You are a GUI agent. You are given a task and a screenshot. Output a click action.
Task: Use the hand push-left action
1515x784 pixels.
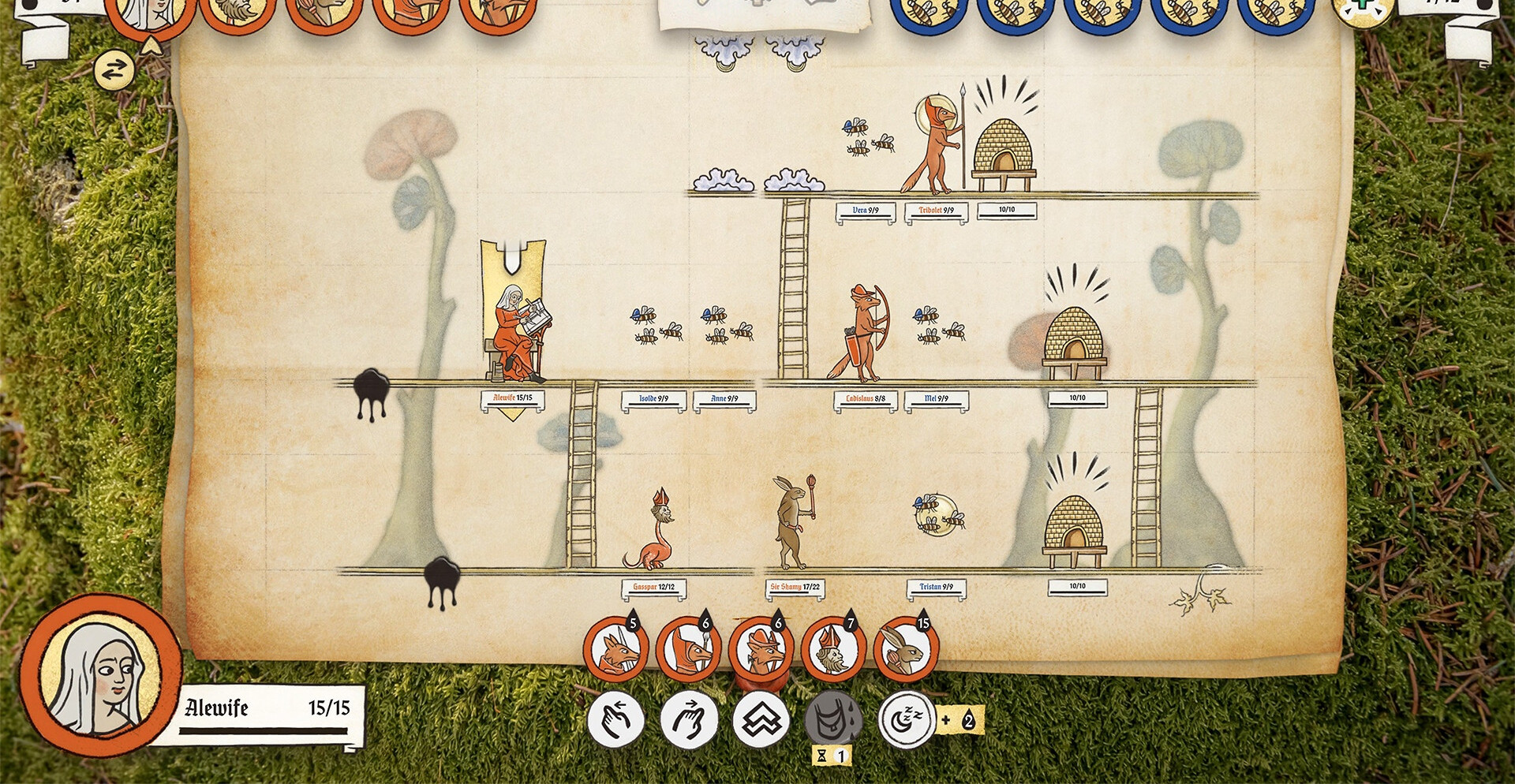[x=616, y=720]
